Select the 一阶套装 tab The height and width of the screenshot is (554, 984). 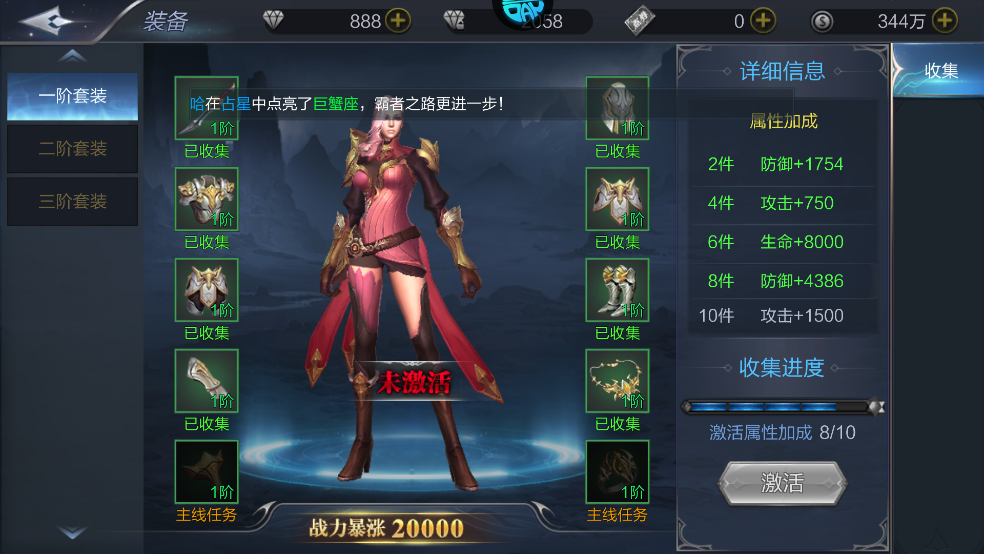click(x=72, y=97)
